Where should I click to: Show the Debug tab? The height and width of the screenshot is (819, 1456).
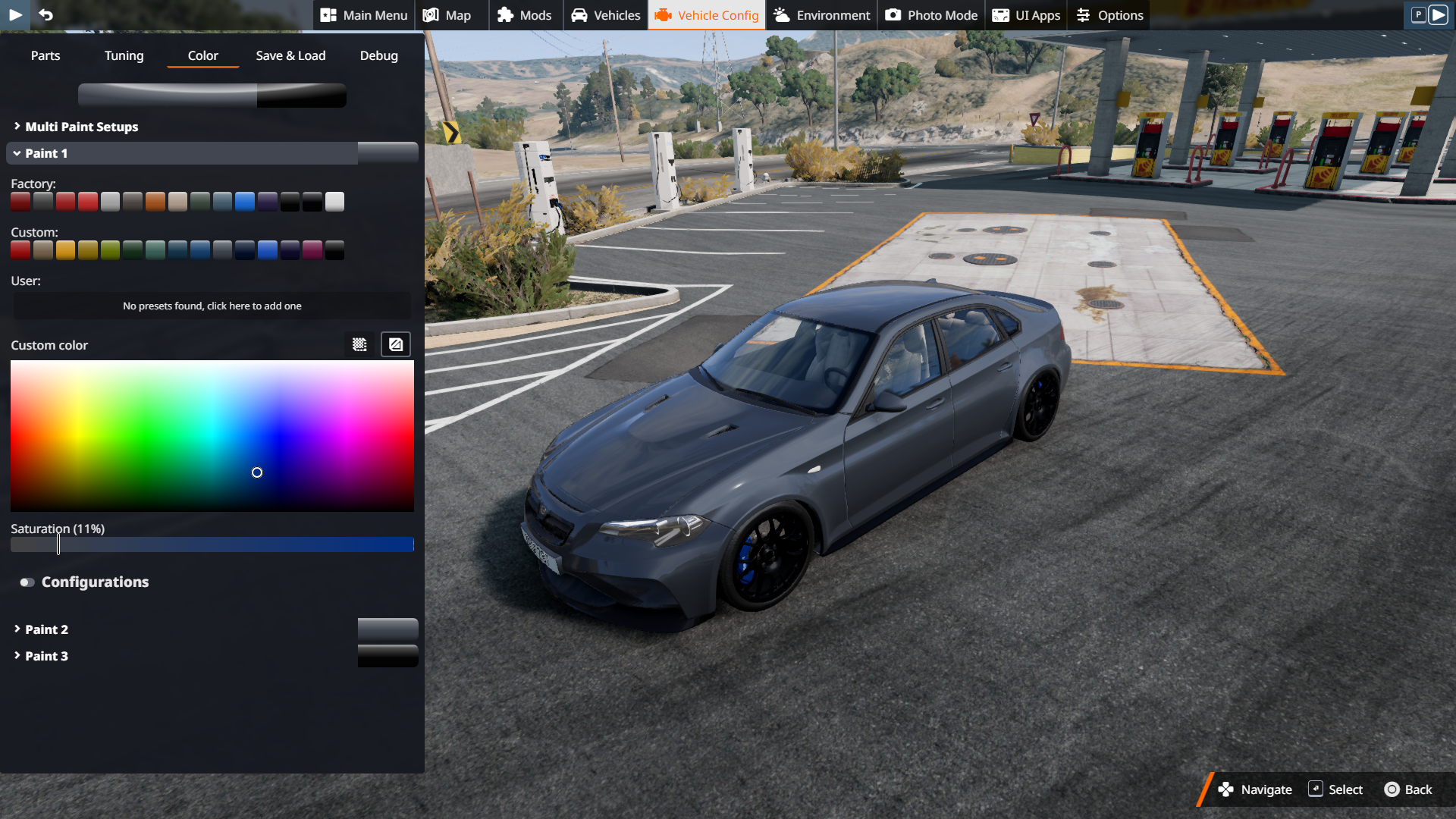pos(378,55)
